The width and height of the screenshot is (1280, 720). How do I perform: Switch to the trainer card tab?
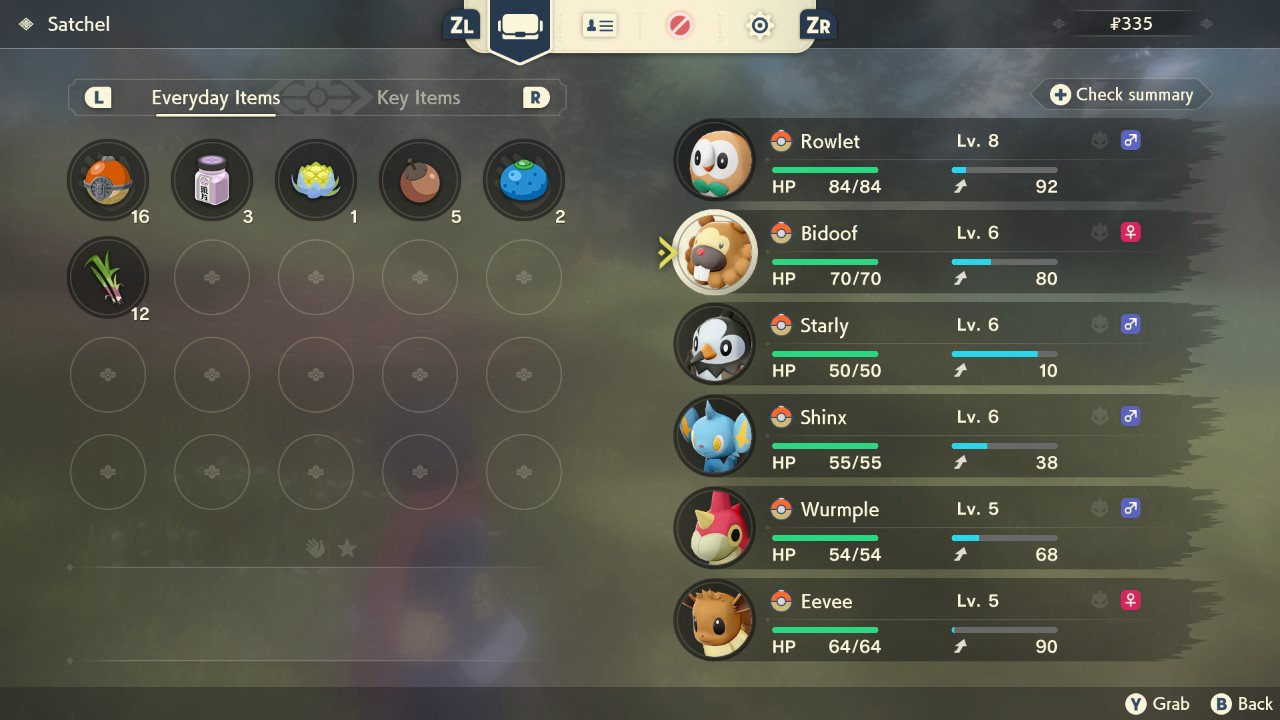coord(599,26)
